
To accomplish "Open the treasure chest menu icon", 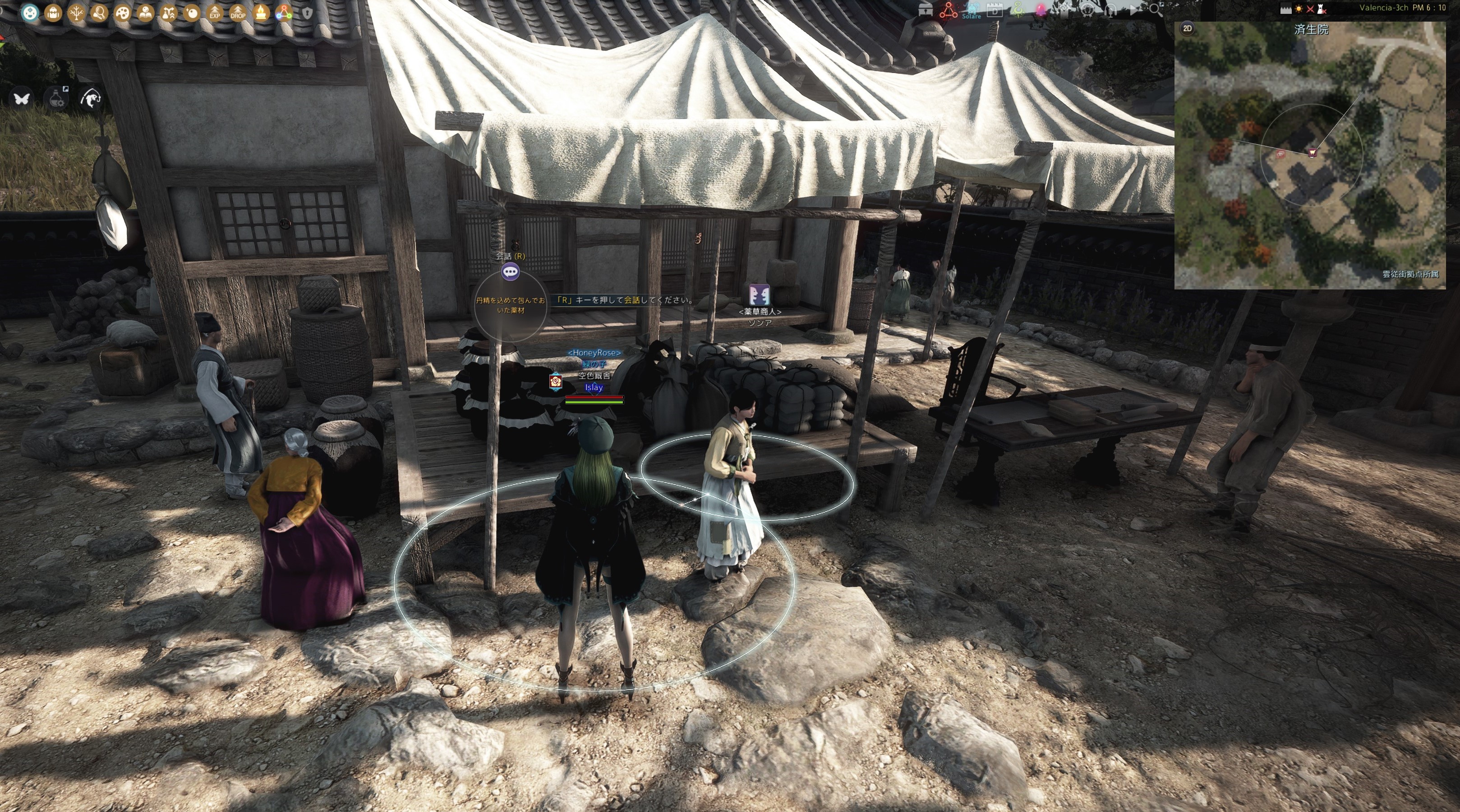I will [x=925, y=9].
